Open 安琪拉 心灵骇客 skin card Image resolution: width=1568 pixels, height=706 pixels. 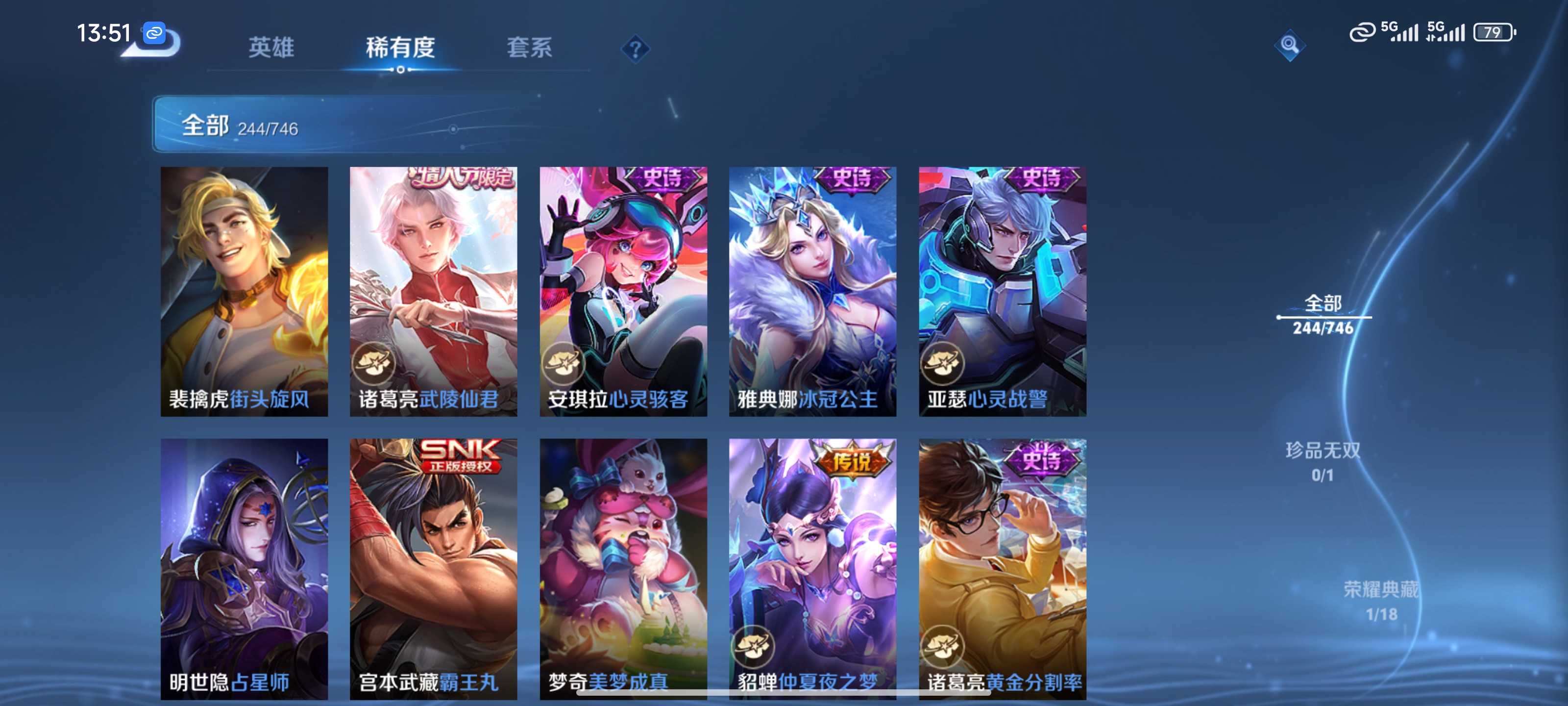tap(623, 291)
